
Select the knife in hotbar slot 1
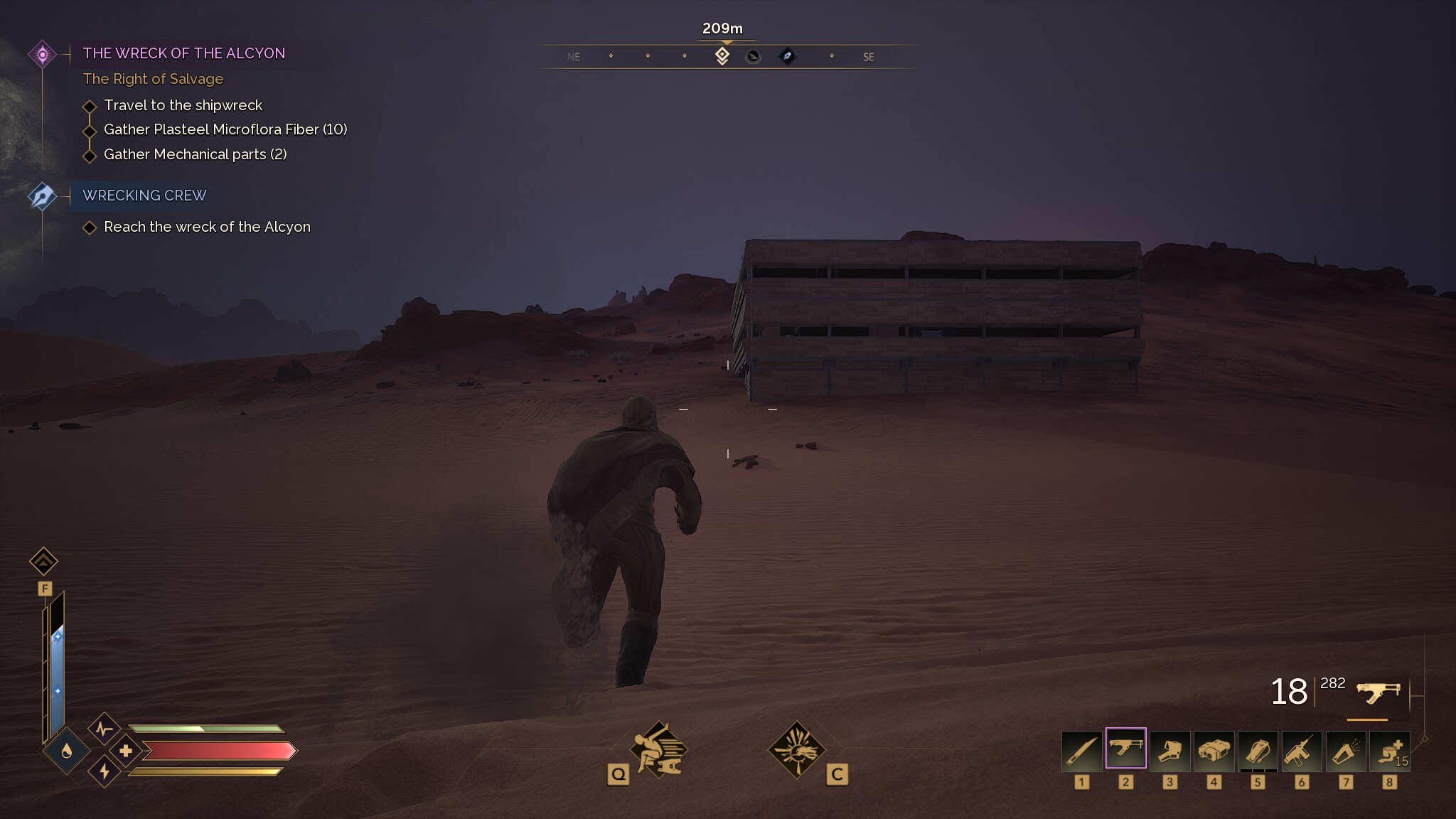click(x=1081, y=751)
